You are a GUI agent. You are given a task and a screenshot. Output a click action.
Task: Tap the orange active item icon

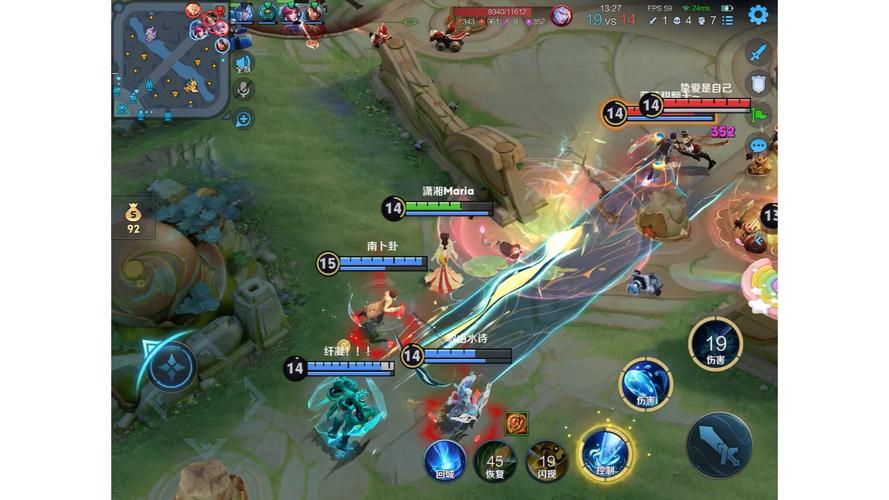(x=516, y=423)
